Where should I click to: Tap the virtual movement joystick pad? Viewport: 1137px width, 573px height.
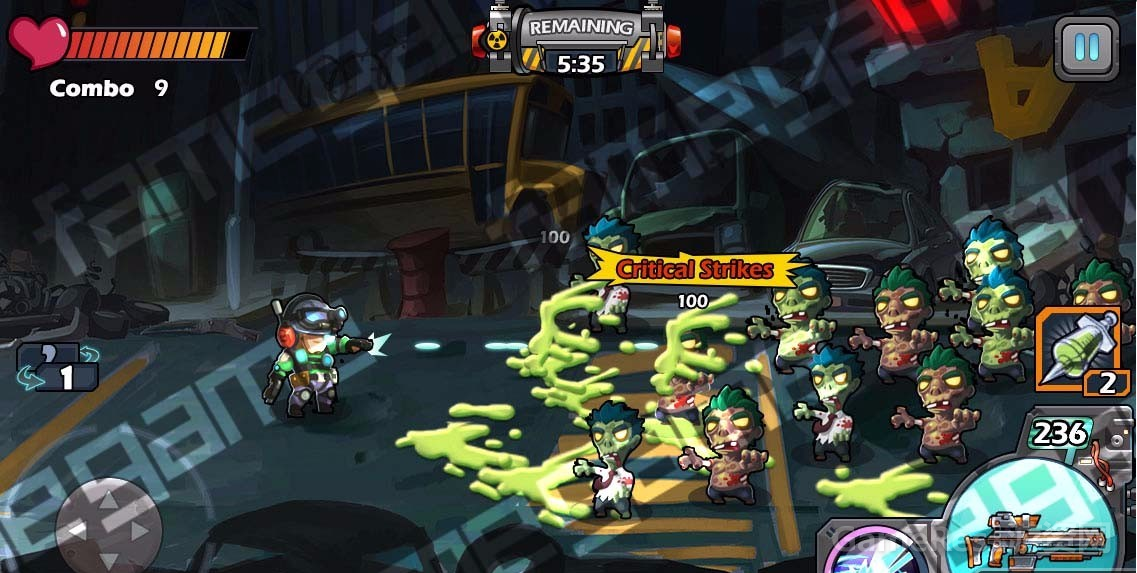[x=108, y=525]
